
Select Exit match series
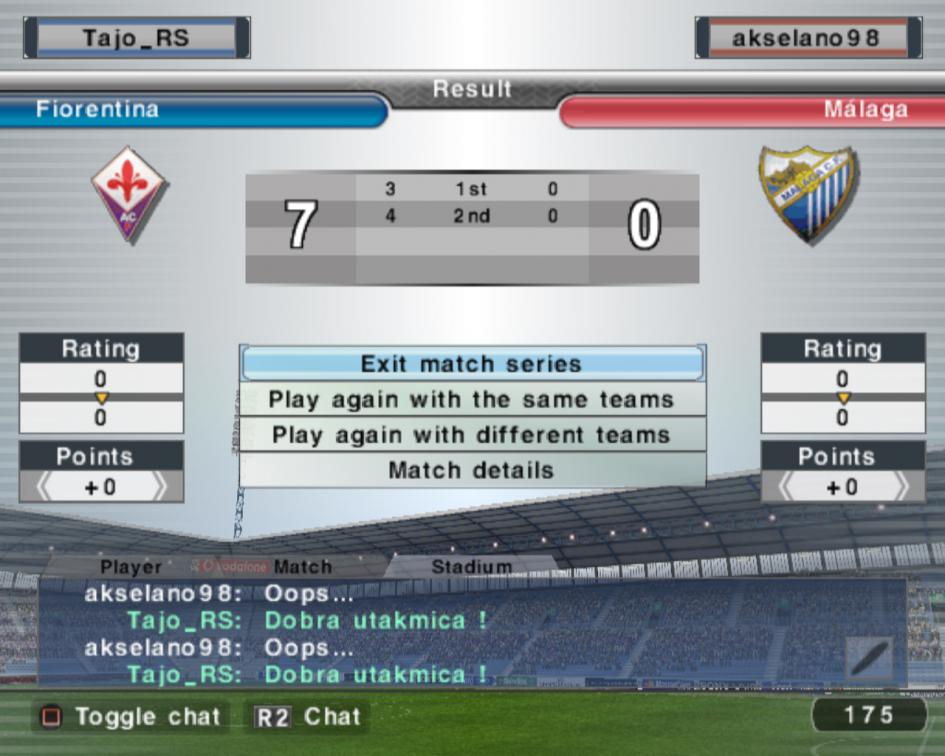471,364
